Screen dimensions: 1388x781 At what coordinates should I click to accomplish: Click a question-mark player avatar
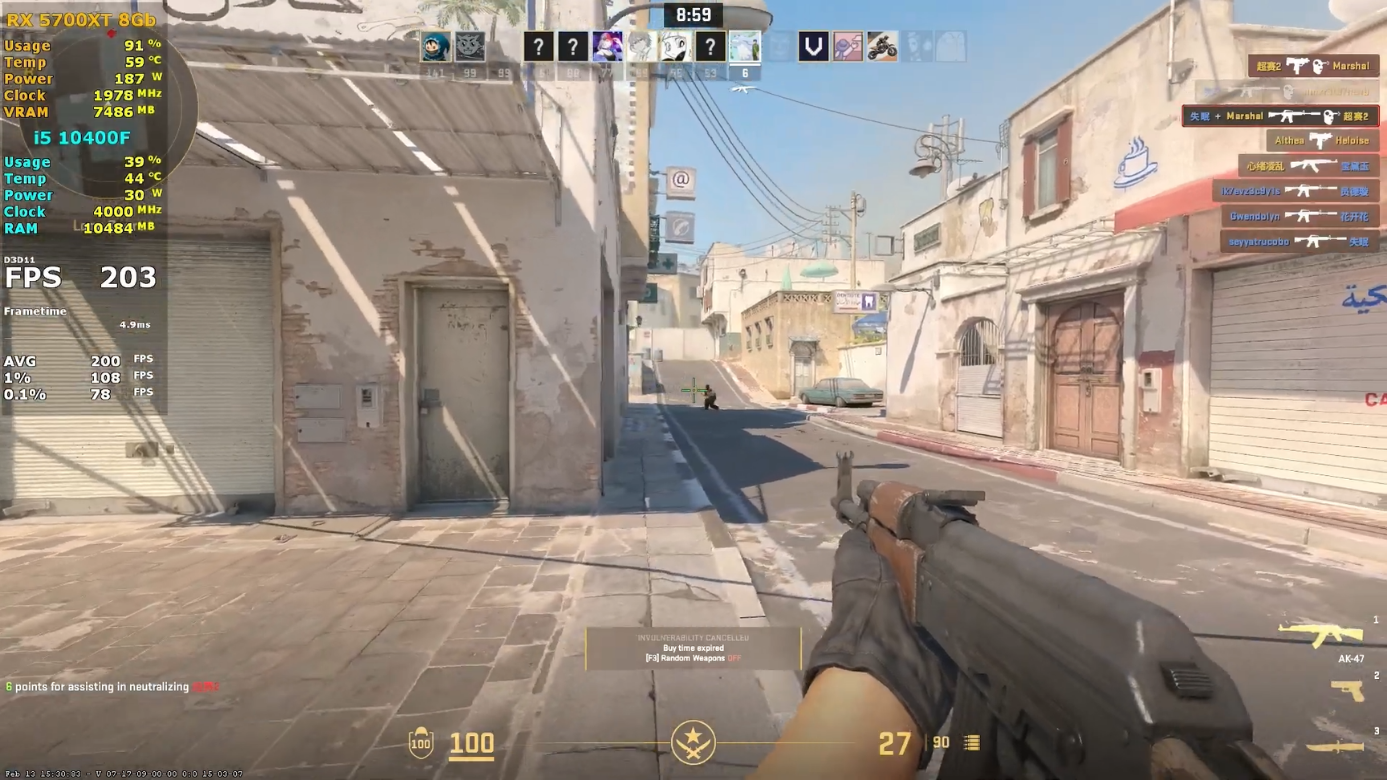[537, 46]
